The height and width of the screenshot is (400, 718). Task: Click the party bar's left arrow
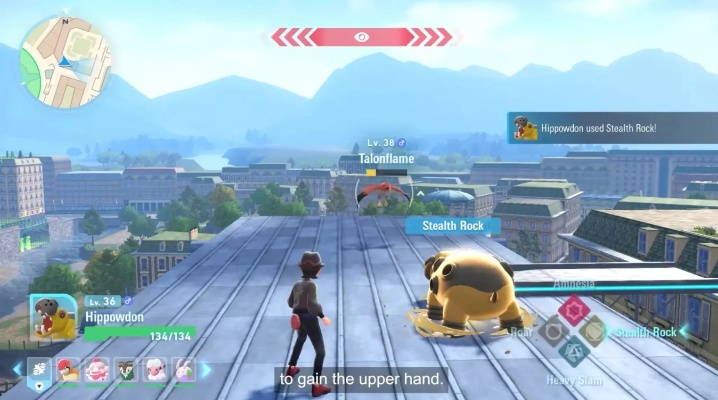(x=17, y=371)
